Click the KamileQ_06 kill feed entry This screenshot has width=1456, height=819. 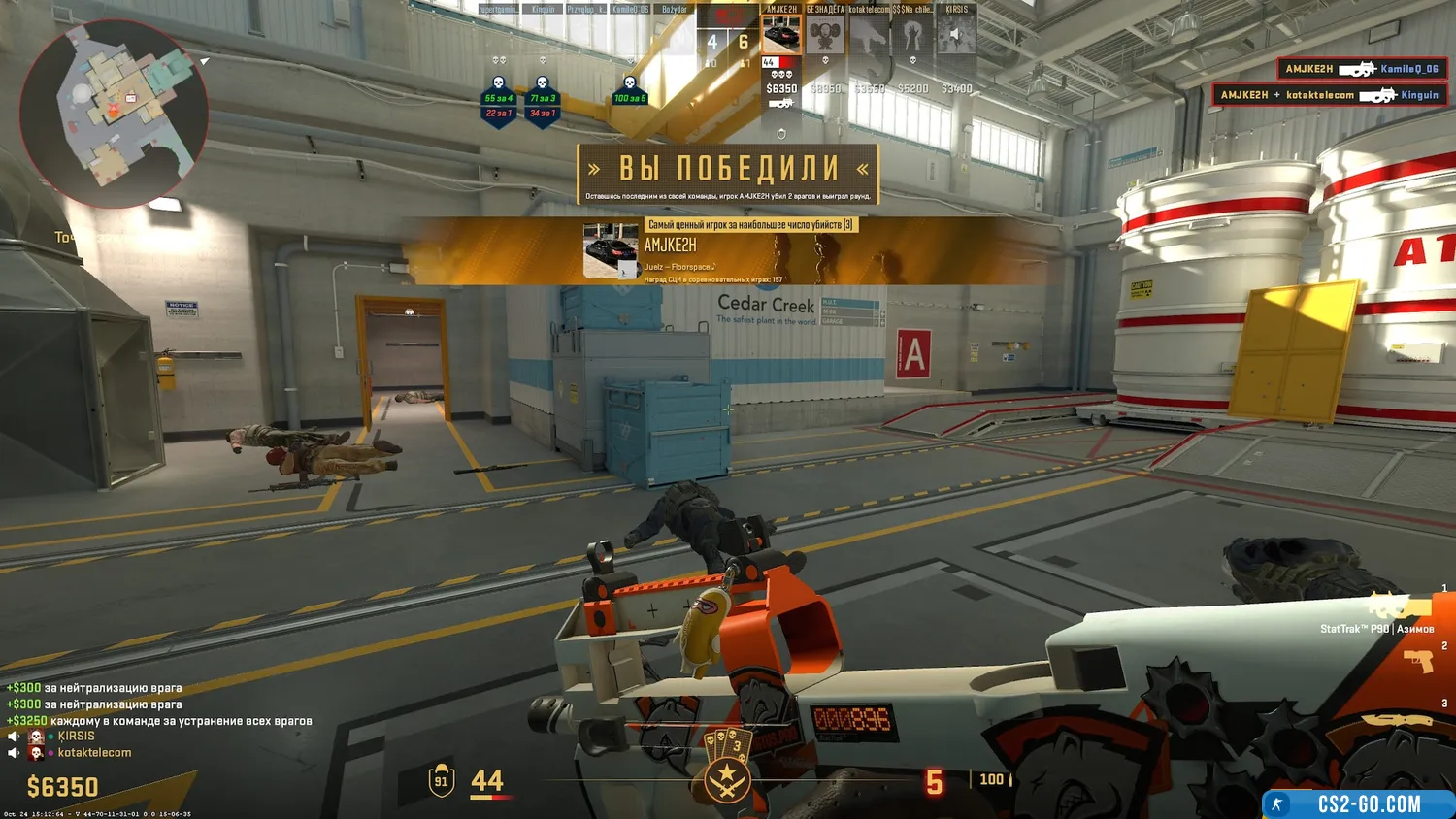1362,69
